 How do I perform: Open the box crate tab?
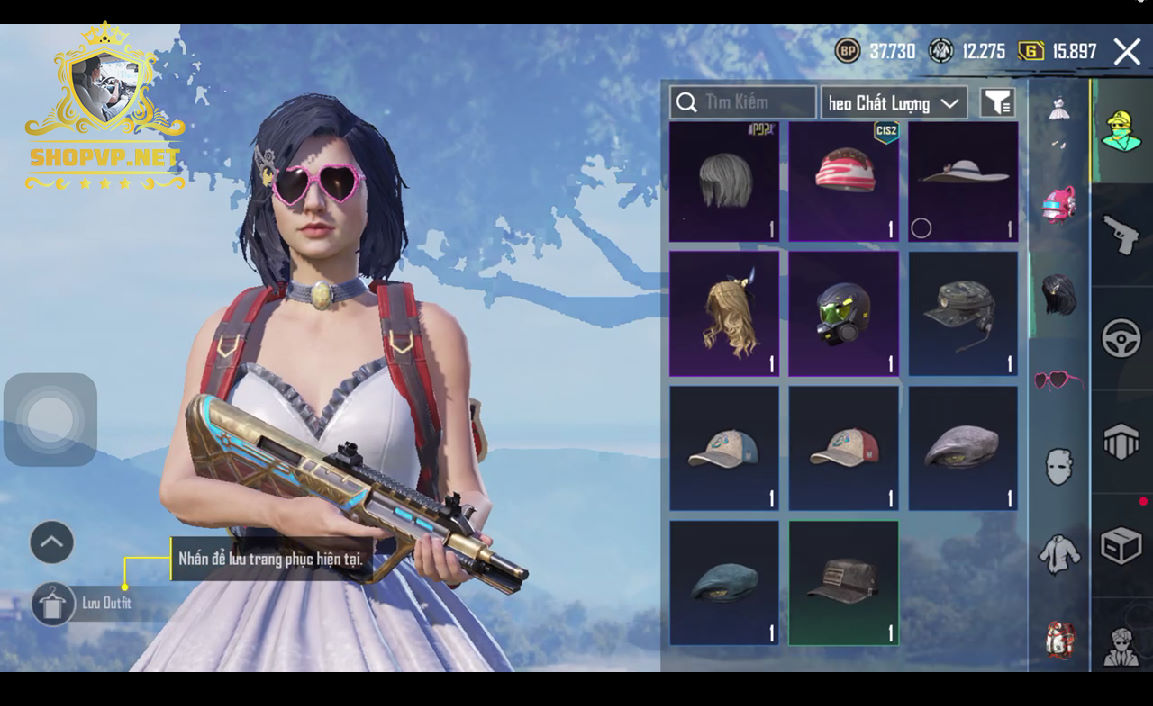[x=1121, y=546]
